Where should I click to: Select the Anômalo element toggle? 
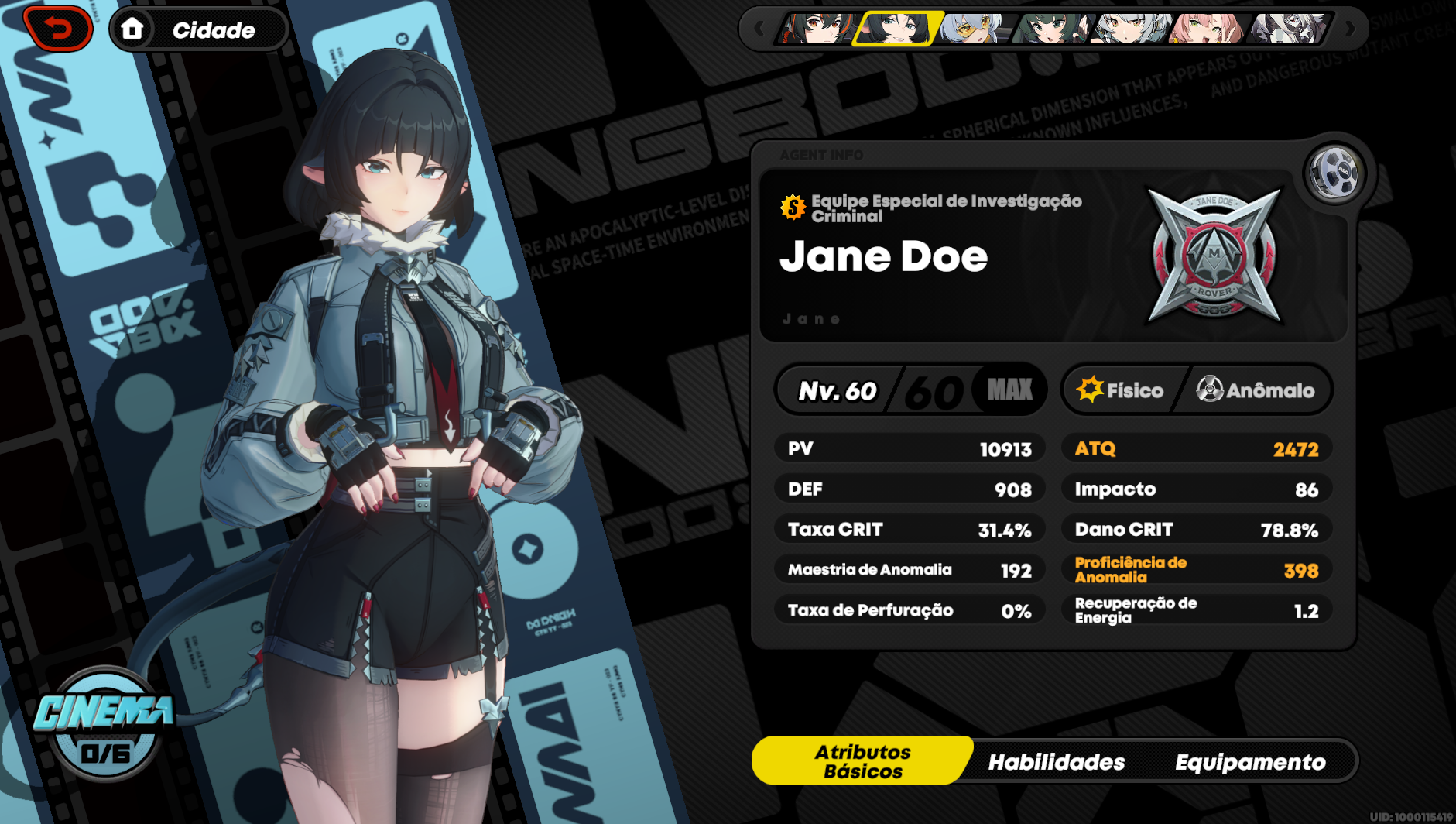[x=1254, y=390]
